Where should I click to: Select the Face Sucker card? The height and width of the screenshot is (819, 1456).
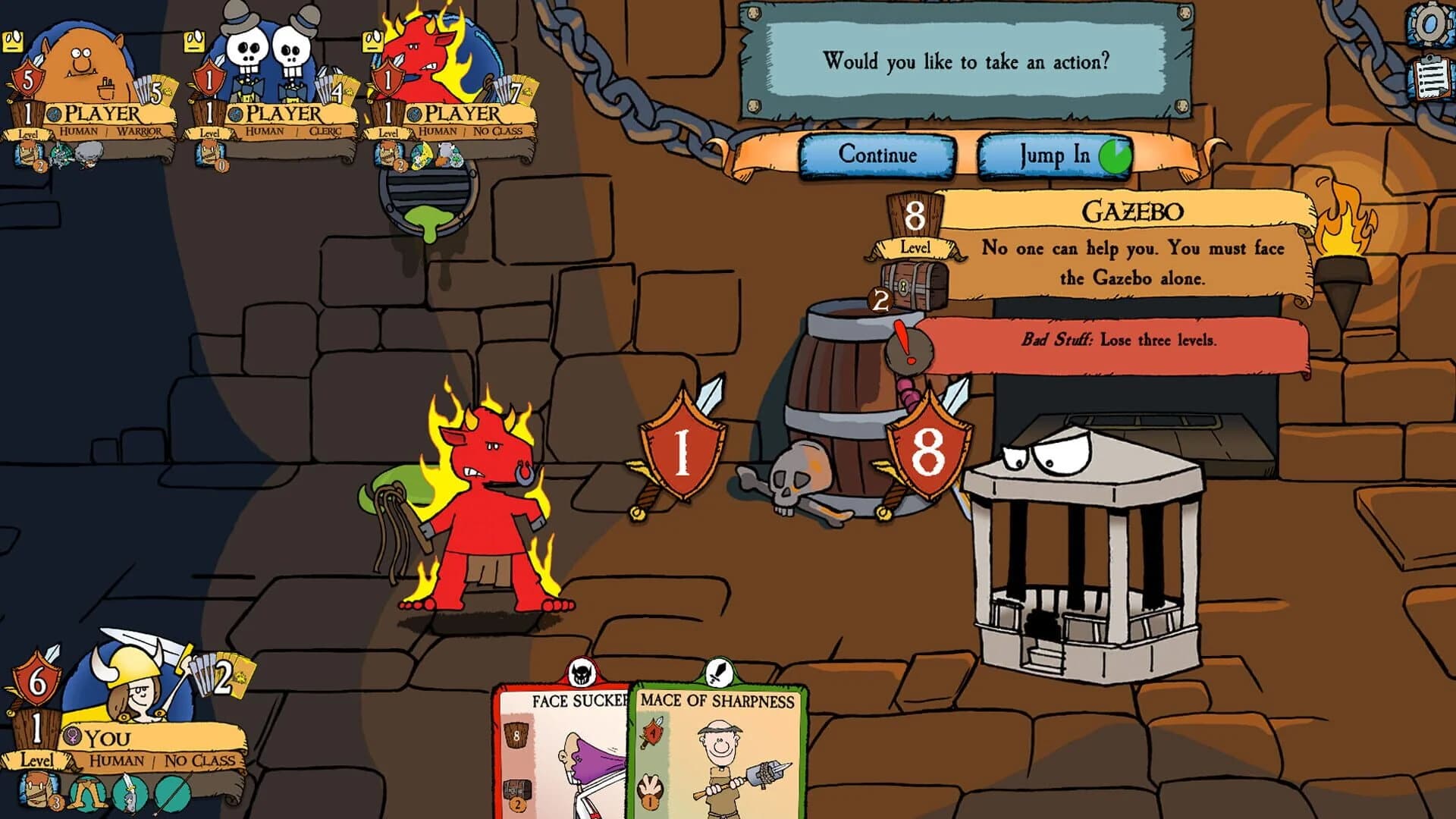[561, 751]
